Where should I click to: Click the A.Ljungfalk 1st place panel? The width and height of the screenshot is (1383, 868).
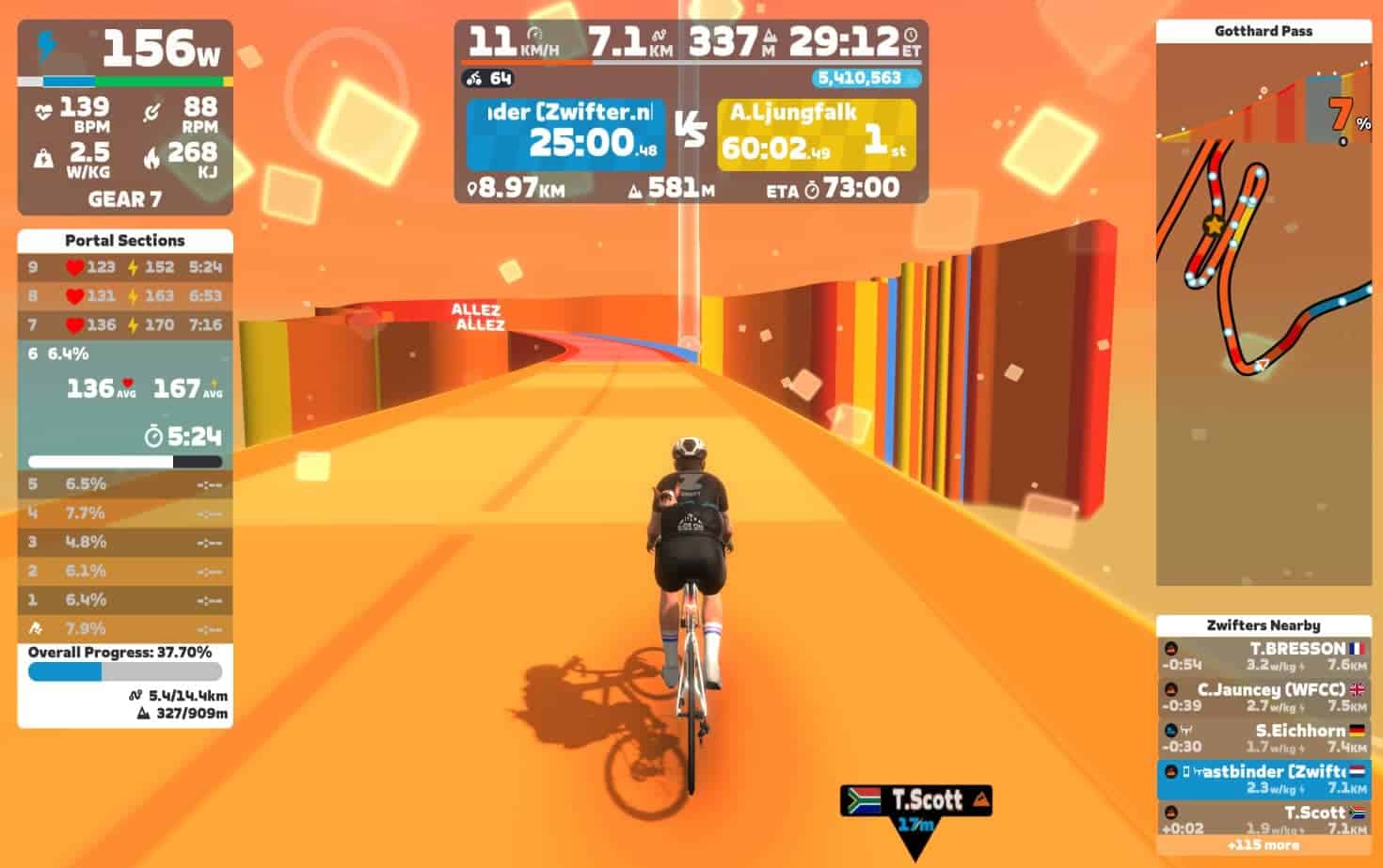(816, 135)
